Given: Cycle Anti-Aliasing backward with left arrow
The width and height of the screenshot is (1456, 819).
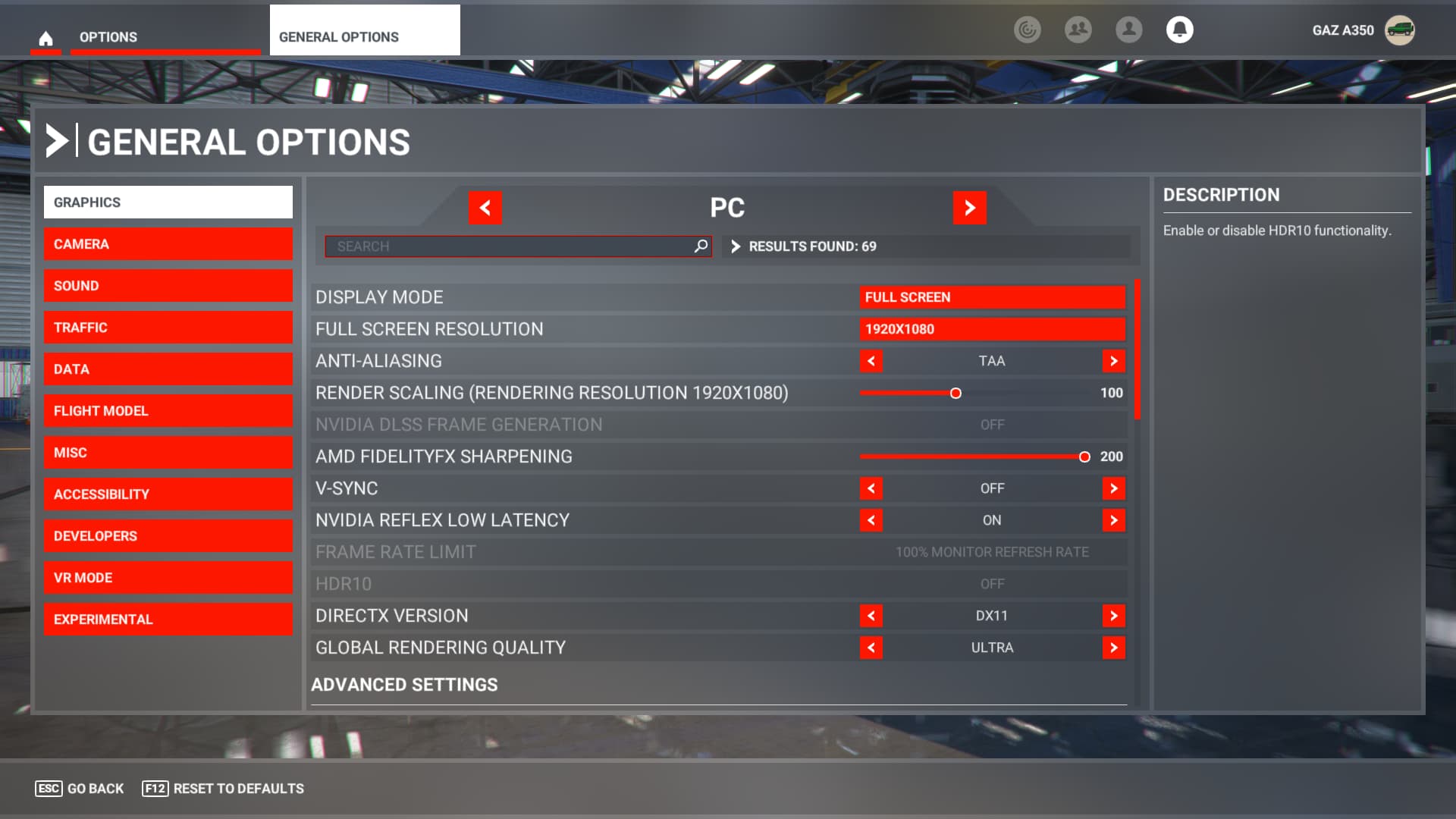Looking at the screenshot, I should tap(871, 362).
